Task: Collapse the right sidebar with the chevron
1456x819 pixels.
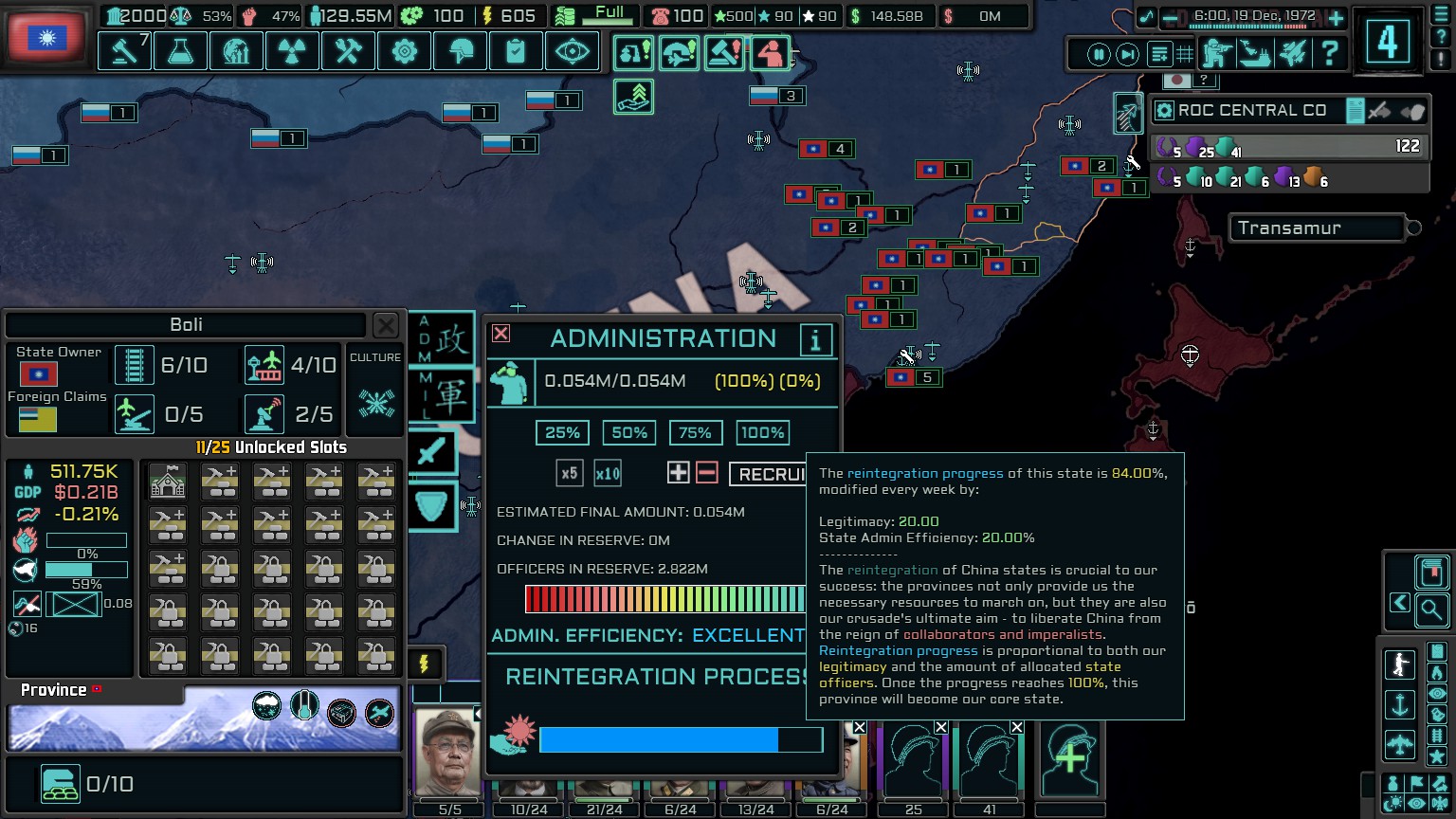Action: coord(1400,602)
